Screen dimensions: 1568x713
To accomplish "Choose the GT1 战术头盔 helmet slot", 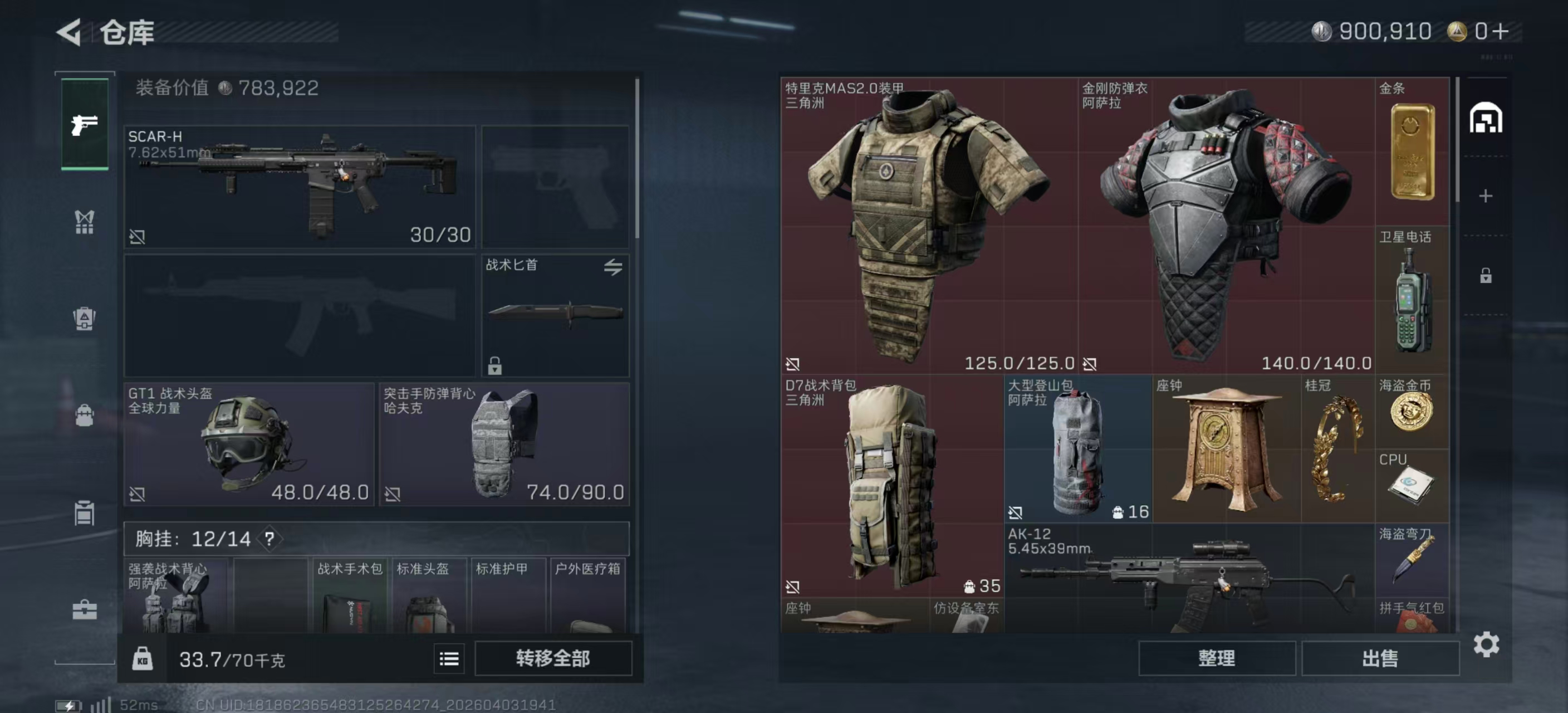I will click(x=248, y=444).
